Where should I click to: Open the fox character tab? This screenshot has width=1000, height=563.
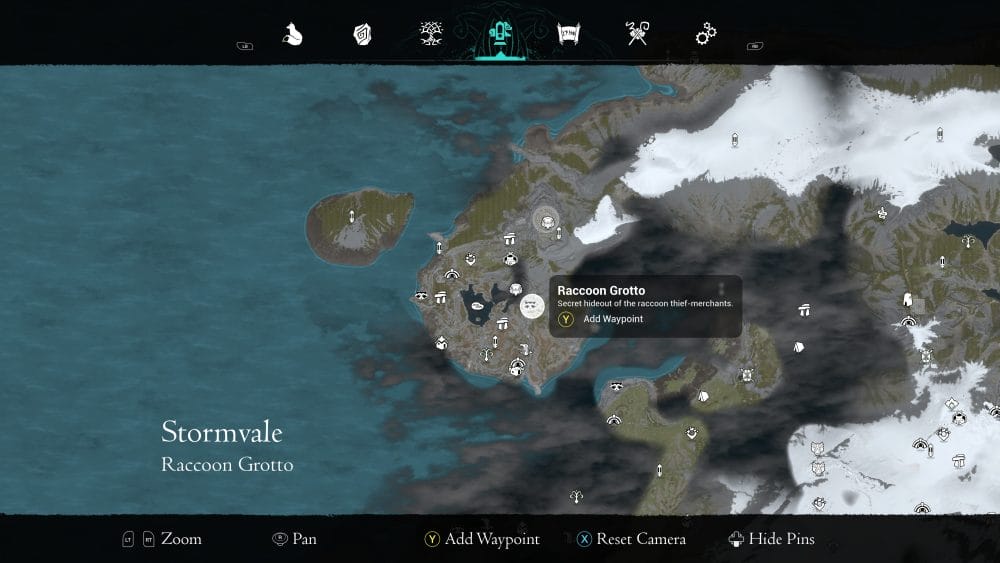(x=293, y=35)
